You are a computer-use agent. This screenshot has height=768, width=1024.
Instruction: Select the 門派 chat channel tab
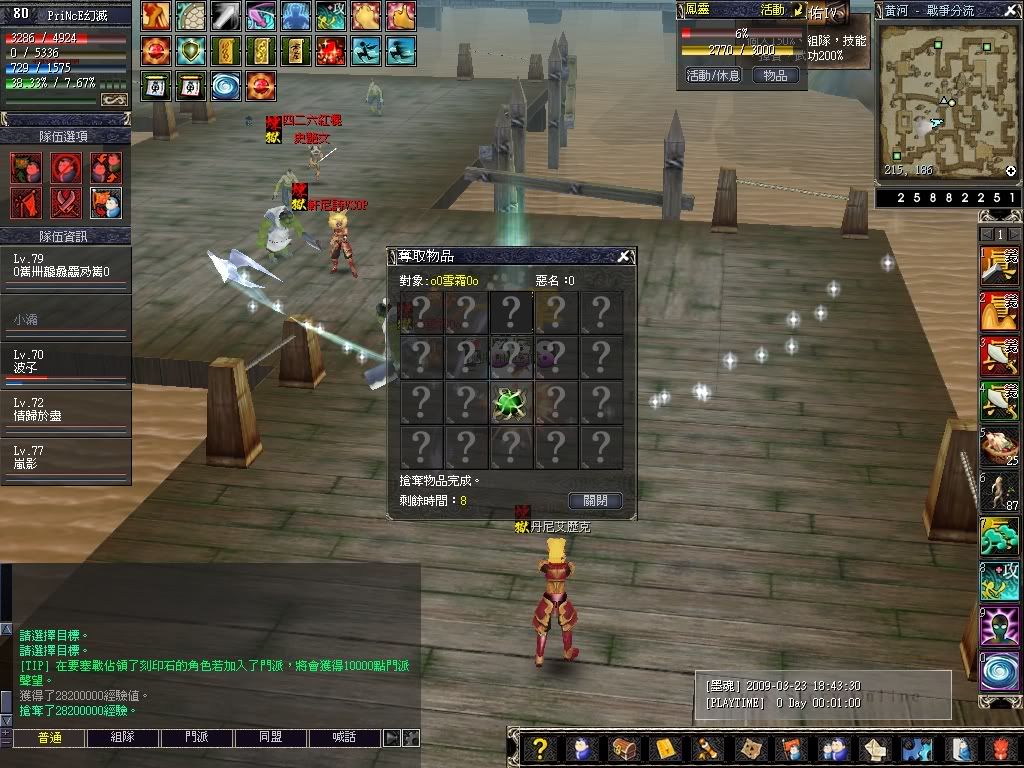(x=197, y=737)
